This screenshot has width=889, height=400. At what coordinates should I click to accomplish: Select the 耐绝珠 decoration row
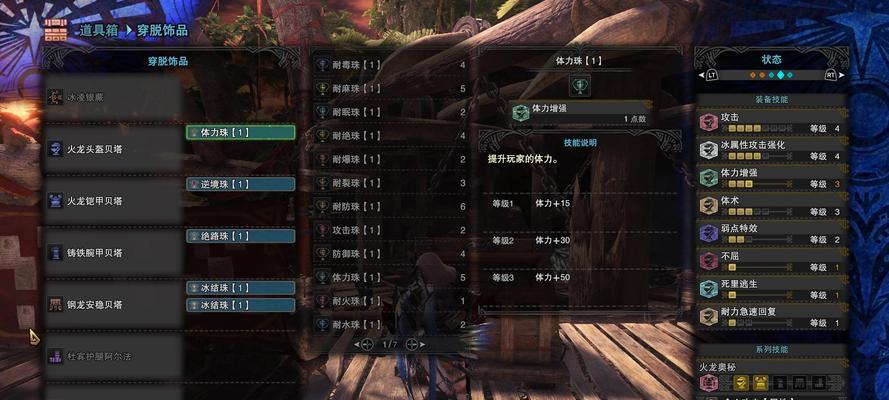[x=390, y=136]
